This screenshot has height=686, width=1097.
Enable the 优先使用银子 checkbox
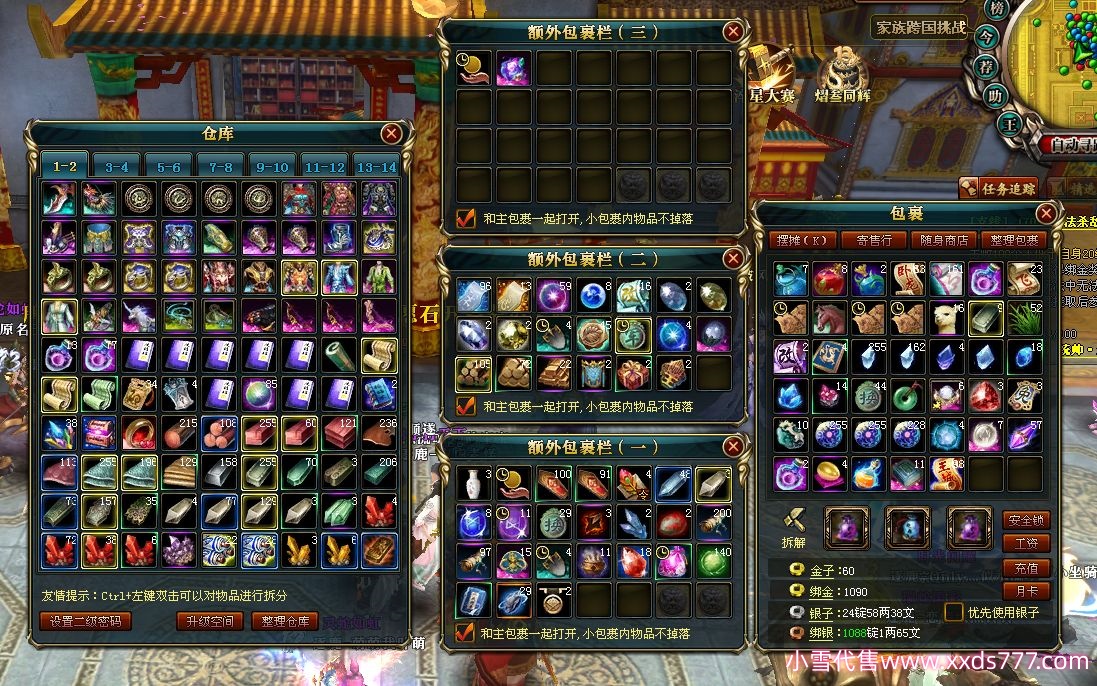tap(955, 612)
